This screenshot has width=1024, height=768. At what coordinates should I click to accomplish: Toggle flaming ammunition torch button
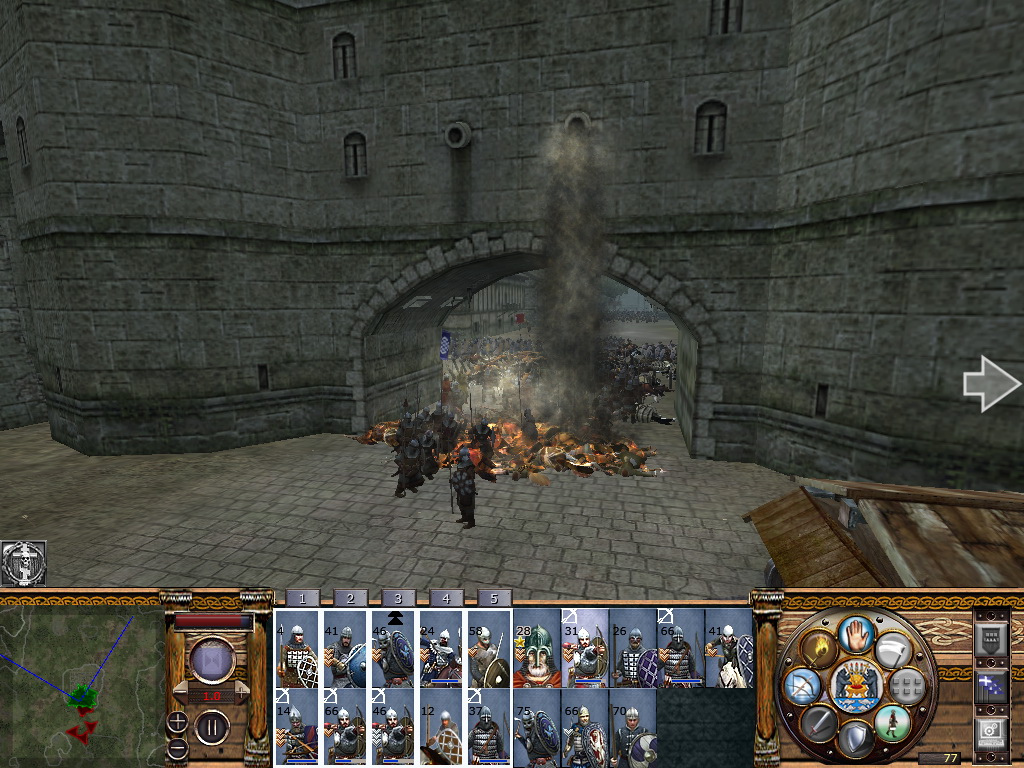[819, 647]
